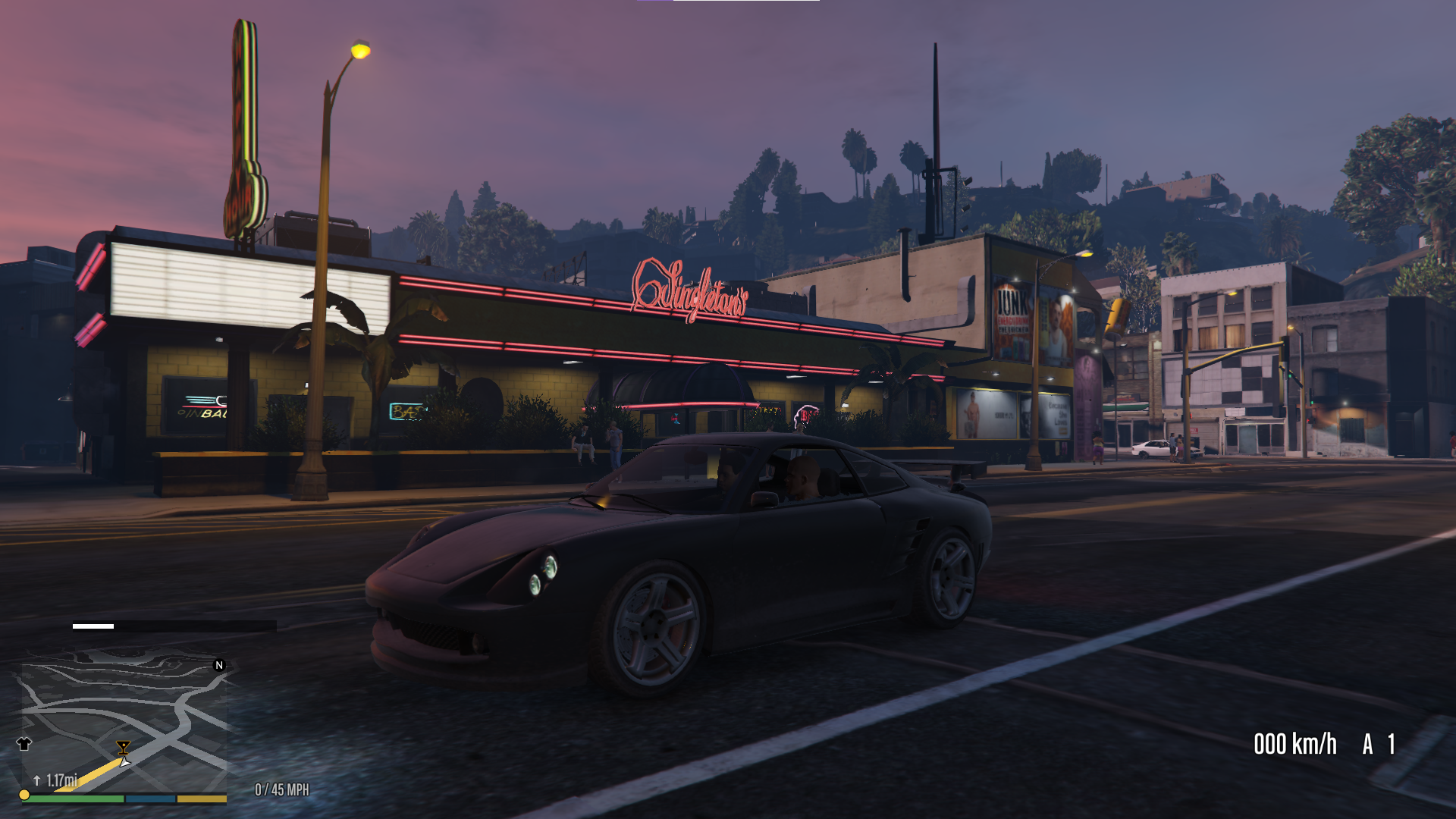
Task: Click the yellow arrow beside the 1.17mi label
Action: tap(36, 779)
